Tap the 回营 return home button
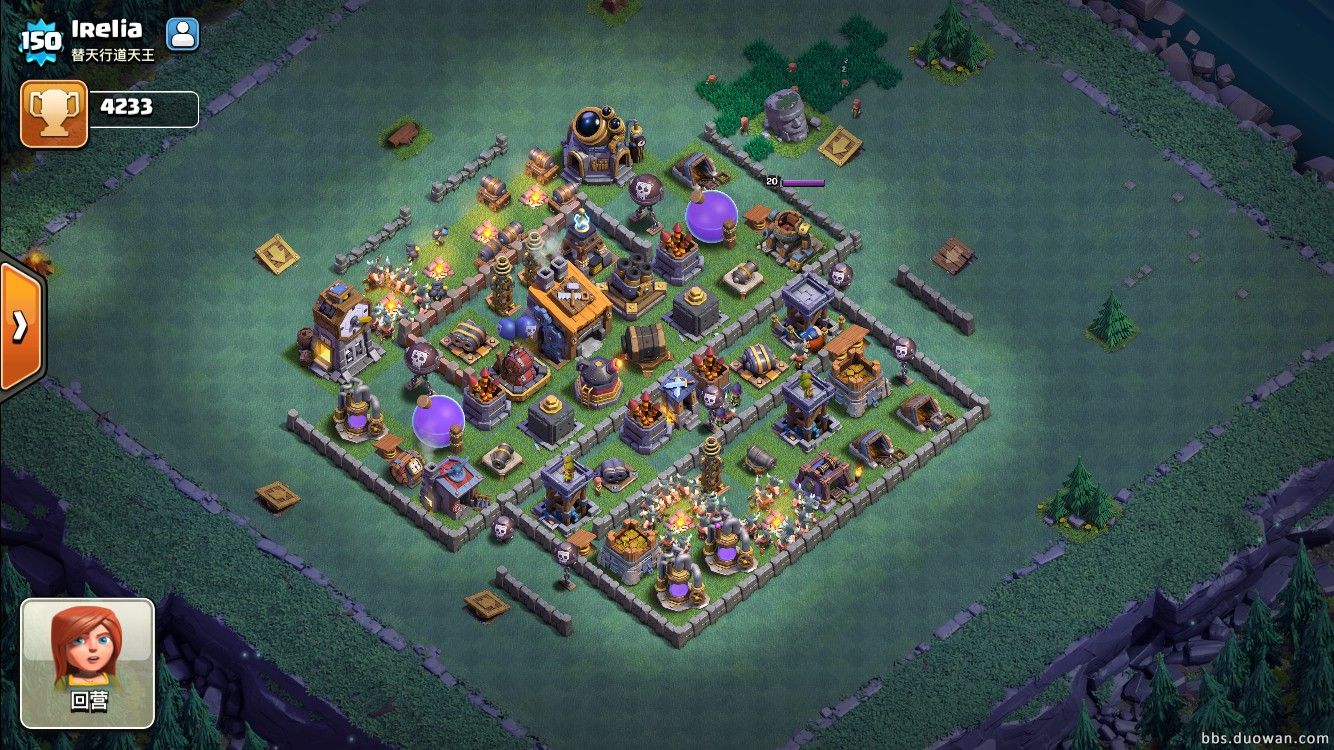 pos(88,663)
